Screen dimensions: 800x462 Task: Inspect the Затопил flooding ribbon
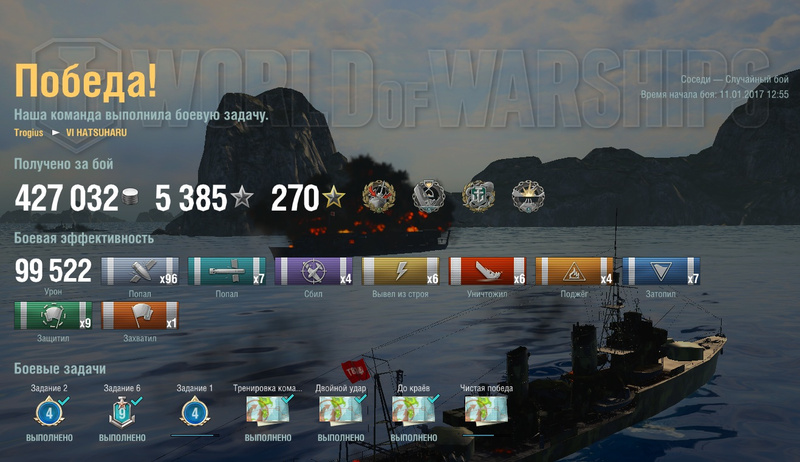661,272
